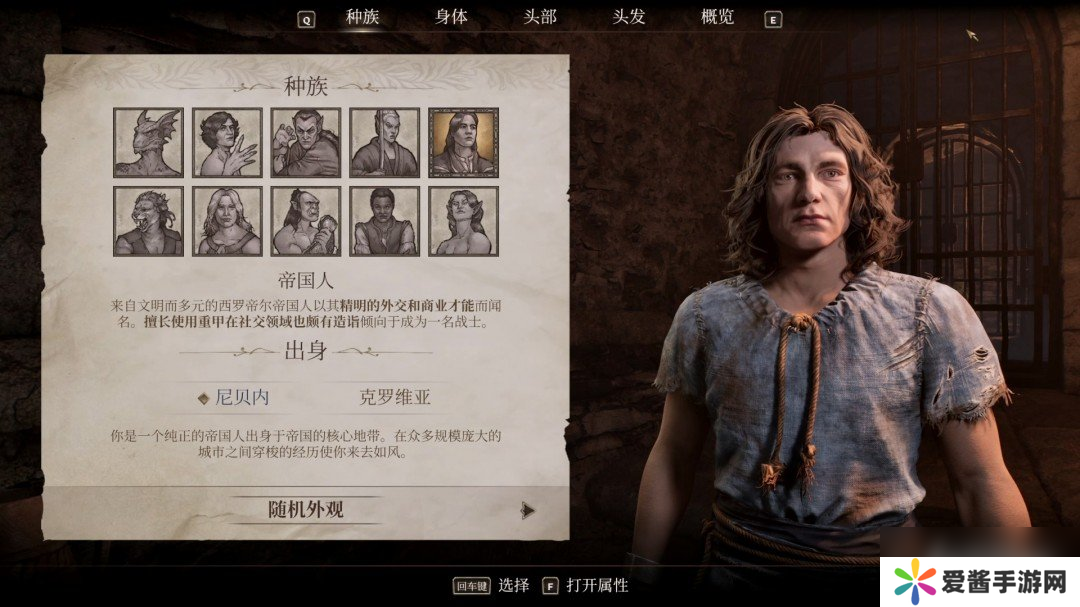Select the 种族 tab

(363, 17)
